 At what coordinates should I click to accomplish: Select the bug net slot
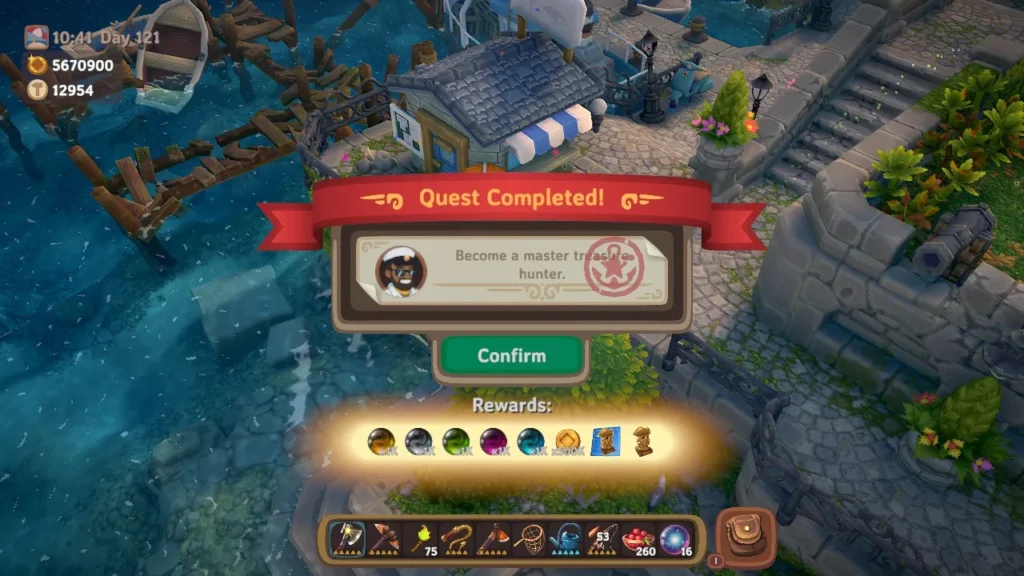pos(529,539)
